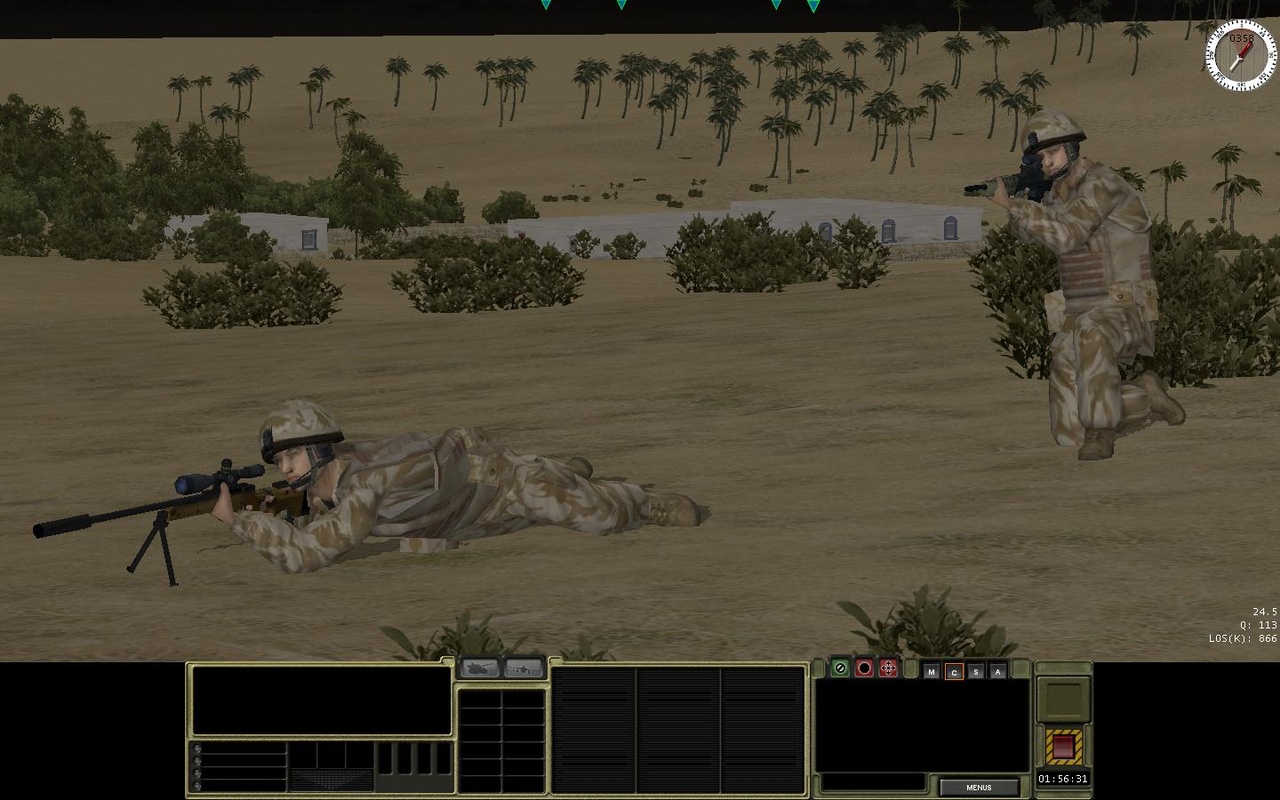Toggle the Admin commands A button

(998, 670)
